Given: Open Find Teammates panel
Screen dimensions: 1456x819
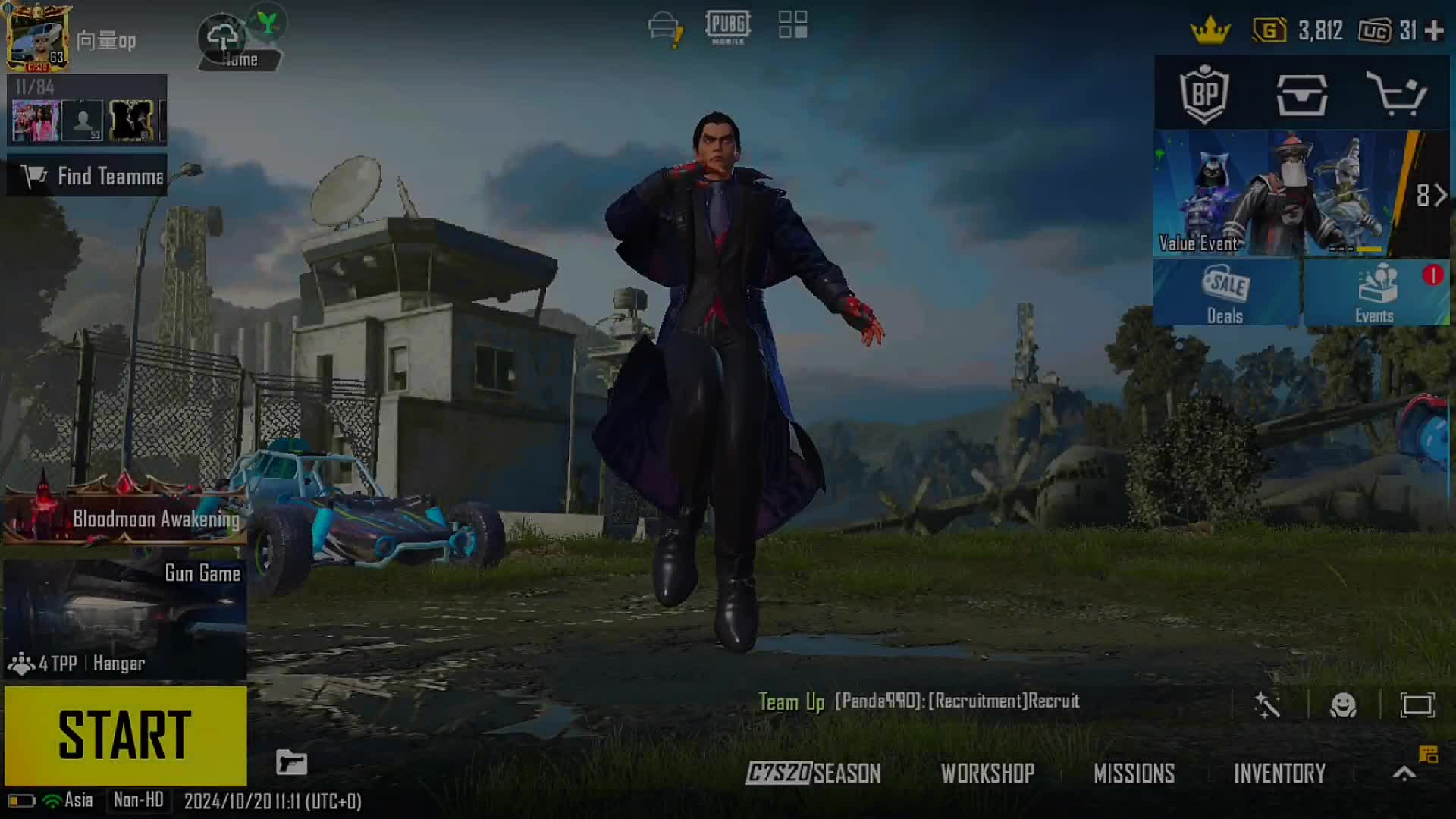Looking at the screenshot, I should point(87,176).
